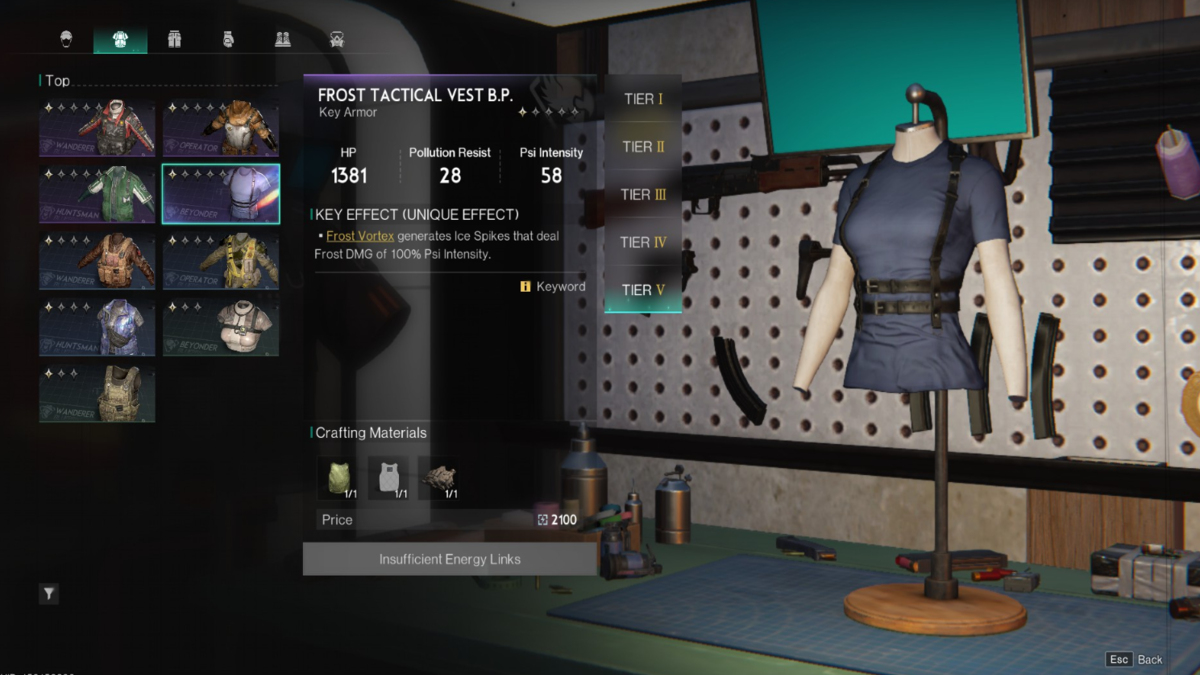This screenshot has width=1200, height=675.
Task: Click the Frost Vortex keyword link
Action: 360,236
